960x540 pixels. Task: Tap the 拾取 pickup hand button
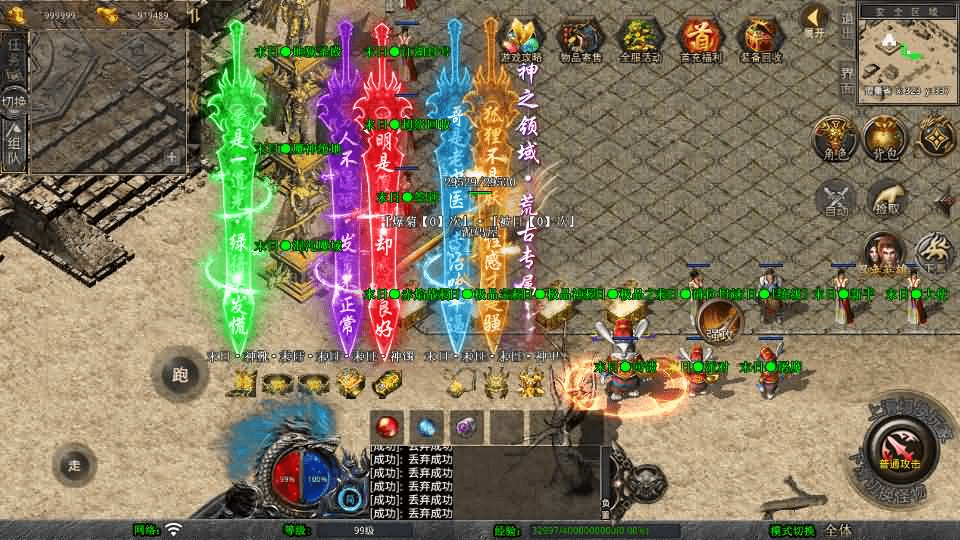tap(885, 198)
